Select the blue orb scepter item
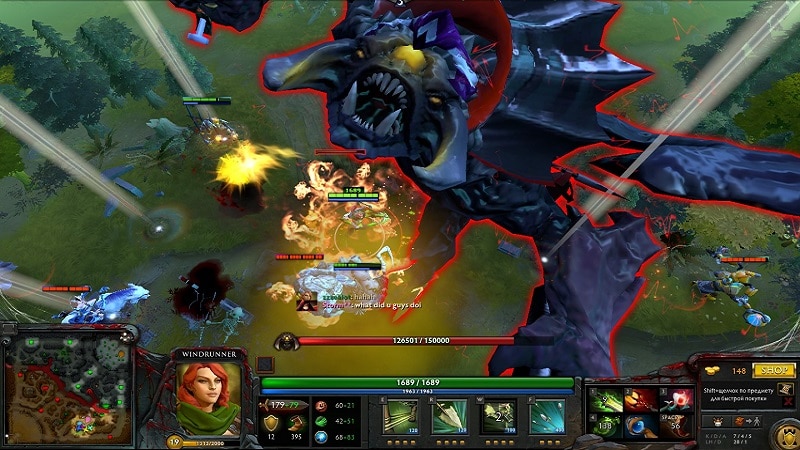Image resolution: width=800 pixels, height=450 pixels. tap(641, 427)
